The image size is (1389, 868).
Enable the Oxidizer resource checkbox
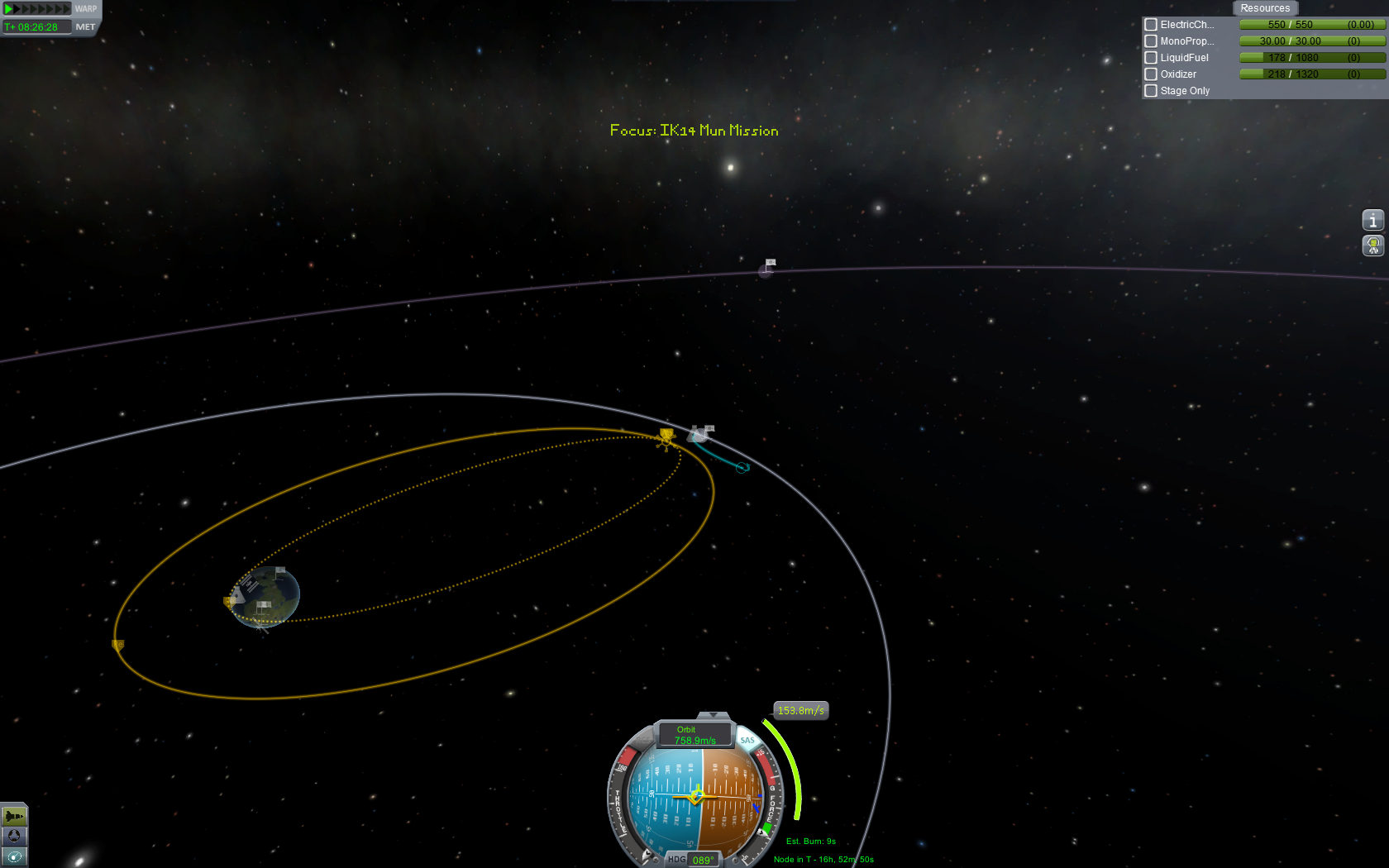[x=1150, y=74]
